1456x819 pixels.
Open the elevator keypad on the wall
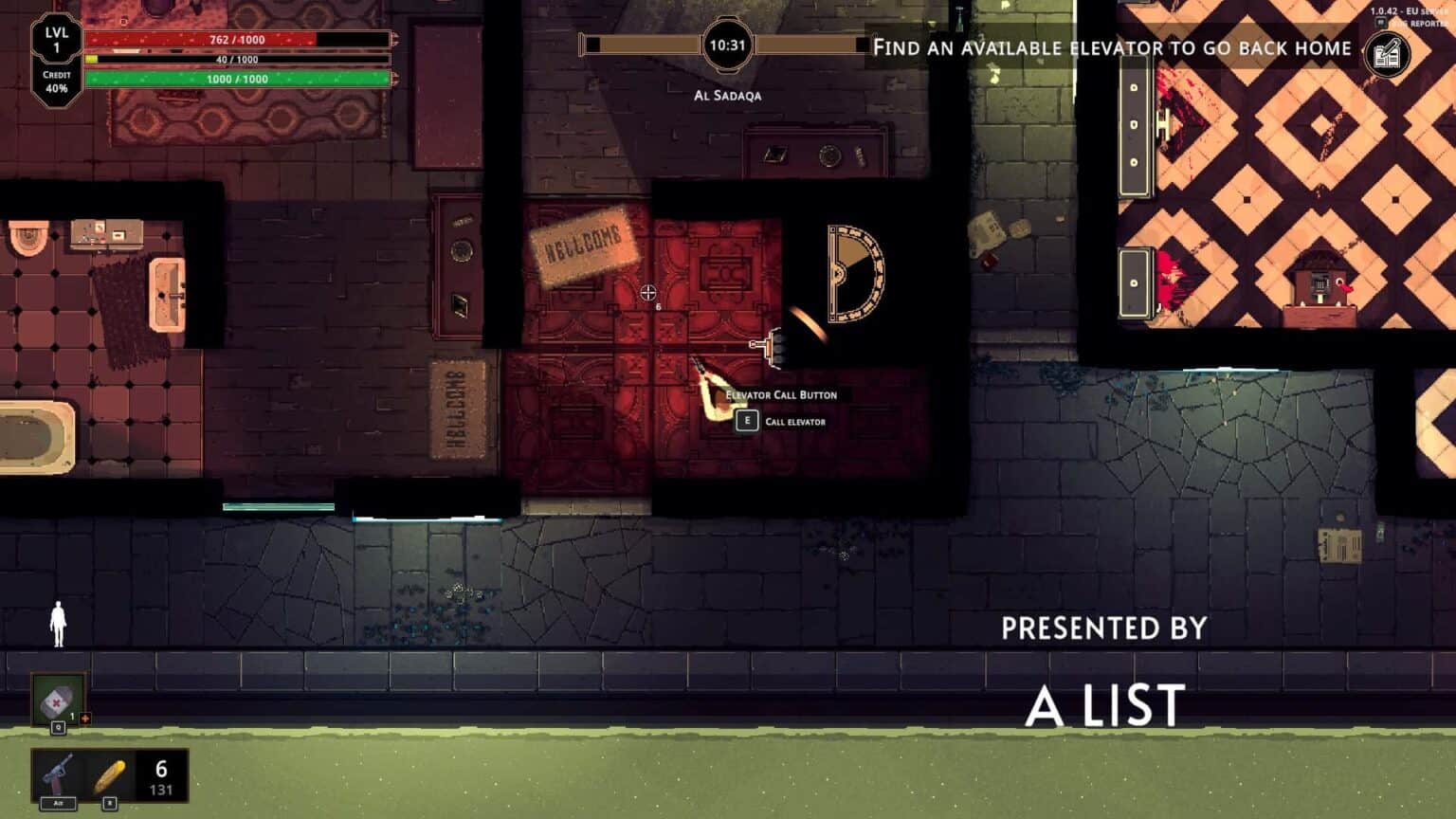[773, 347]
